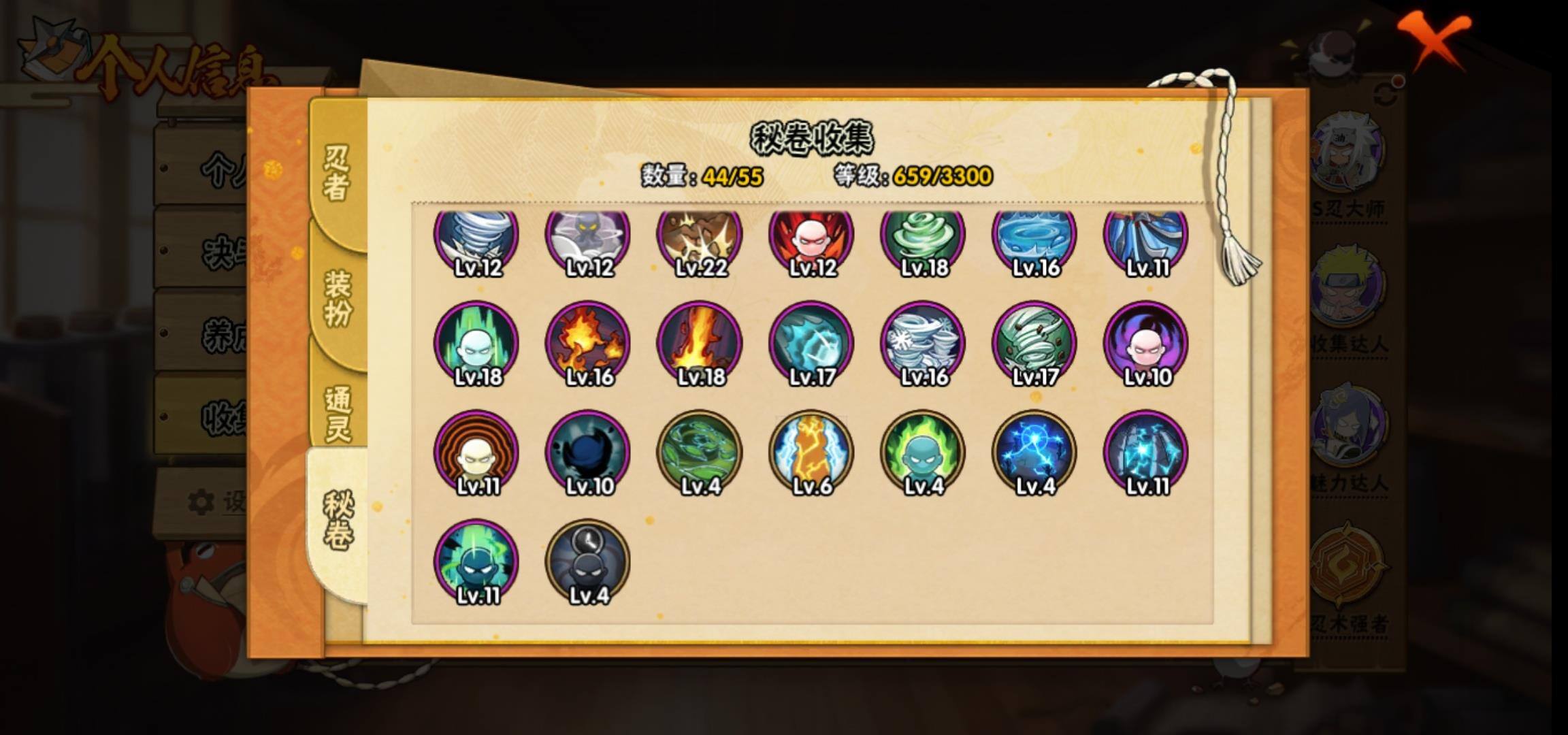The height and width of the screenshot is (735, 1568).
Task: Select the 通灵 tab
Action: point(337,412)
